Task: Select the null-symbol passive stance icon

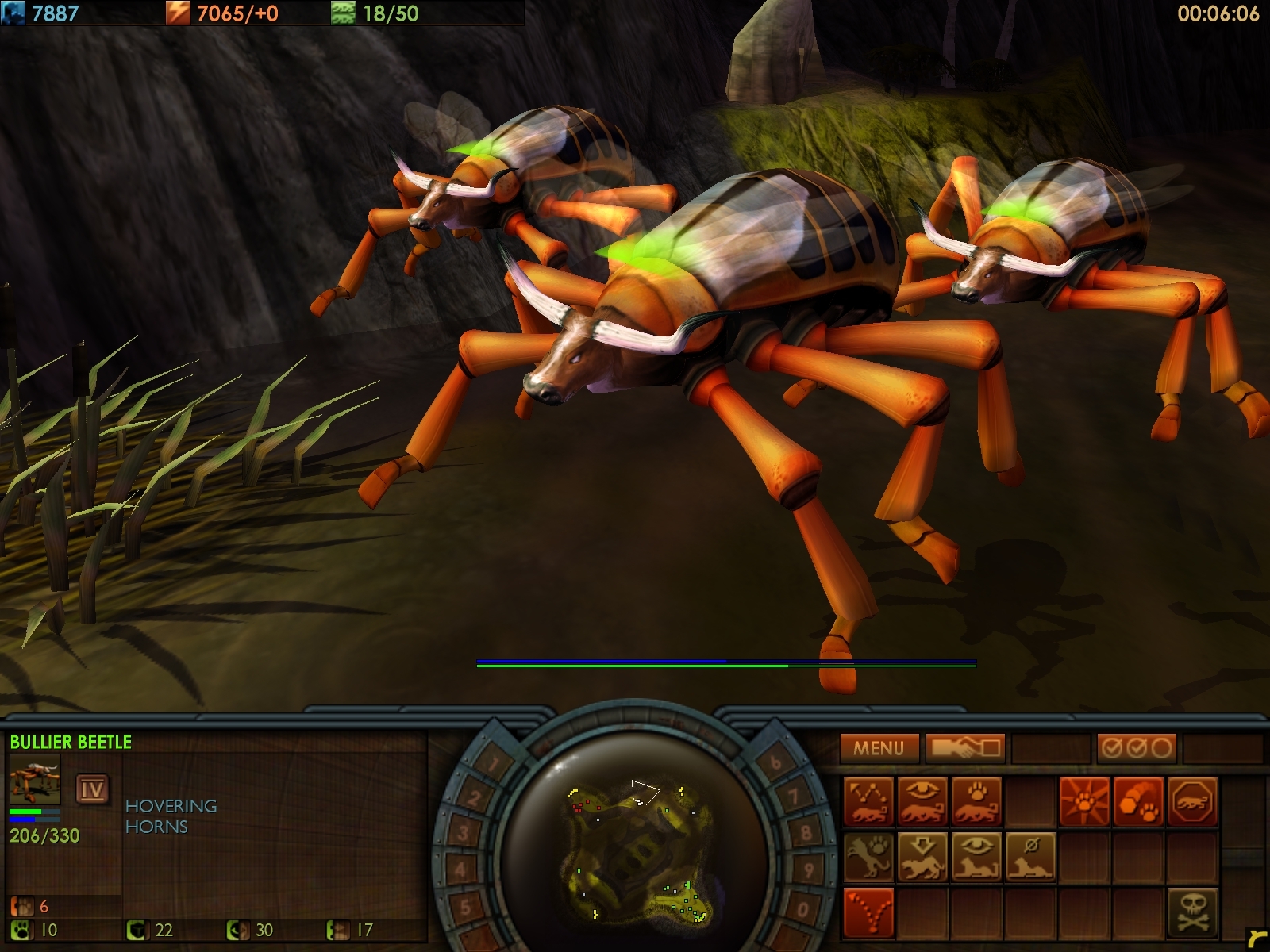Action: [1030, 857]
